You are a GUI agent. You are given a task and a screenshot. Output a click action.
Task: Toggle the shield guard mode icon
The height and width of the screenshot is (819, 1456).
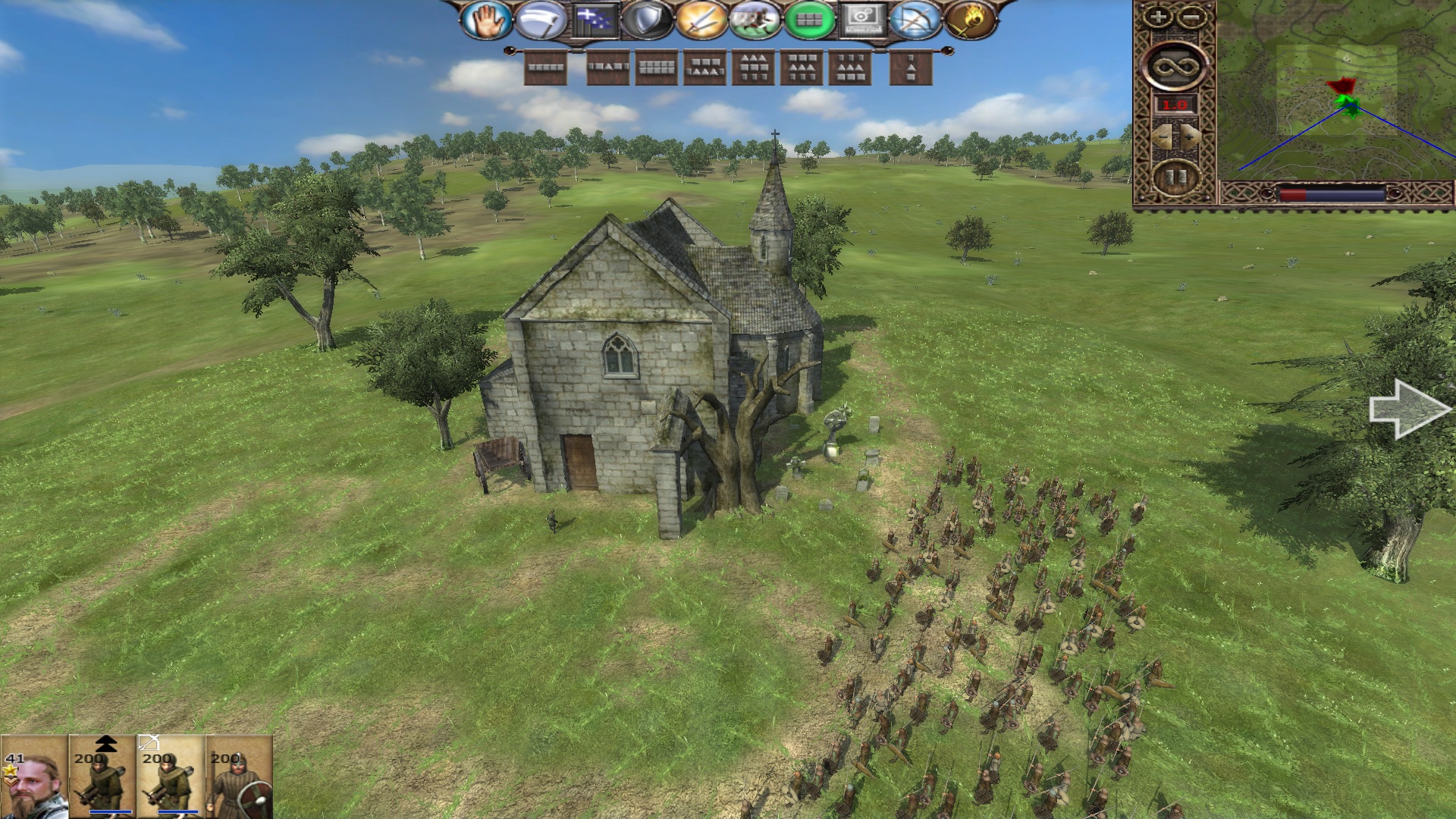tap(647, 20)
